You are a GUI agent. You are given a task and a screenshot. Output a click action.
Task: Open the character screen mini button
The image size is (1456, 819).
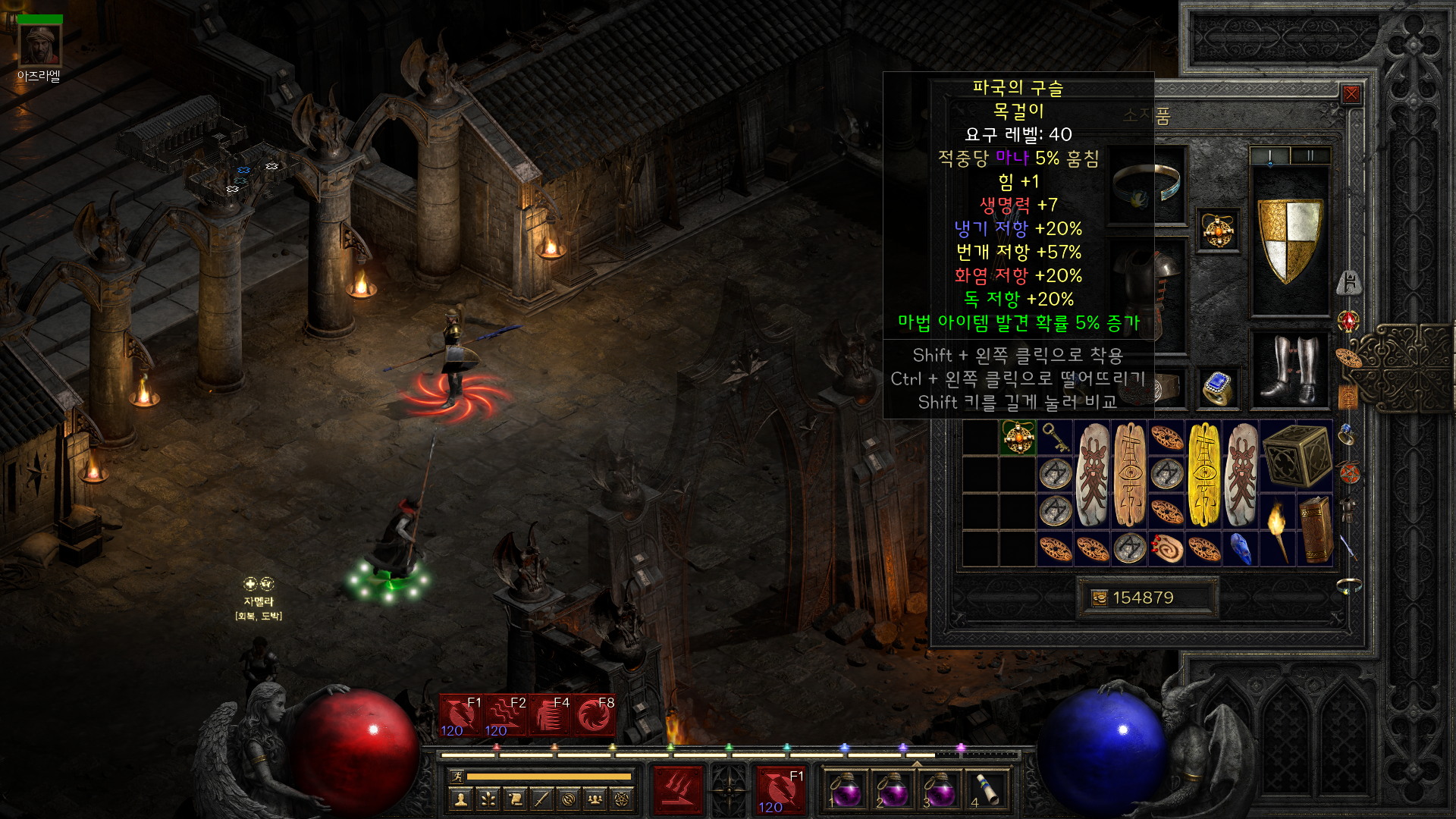(x=460, y=799)
